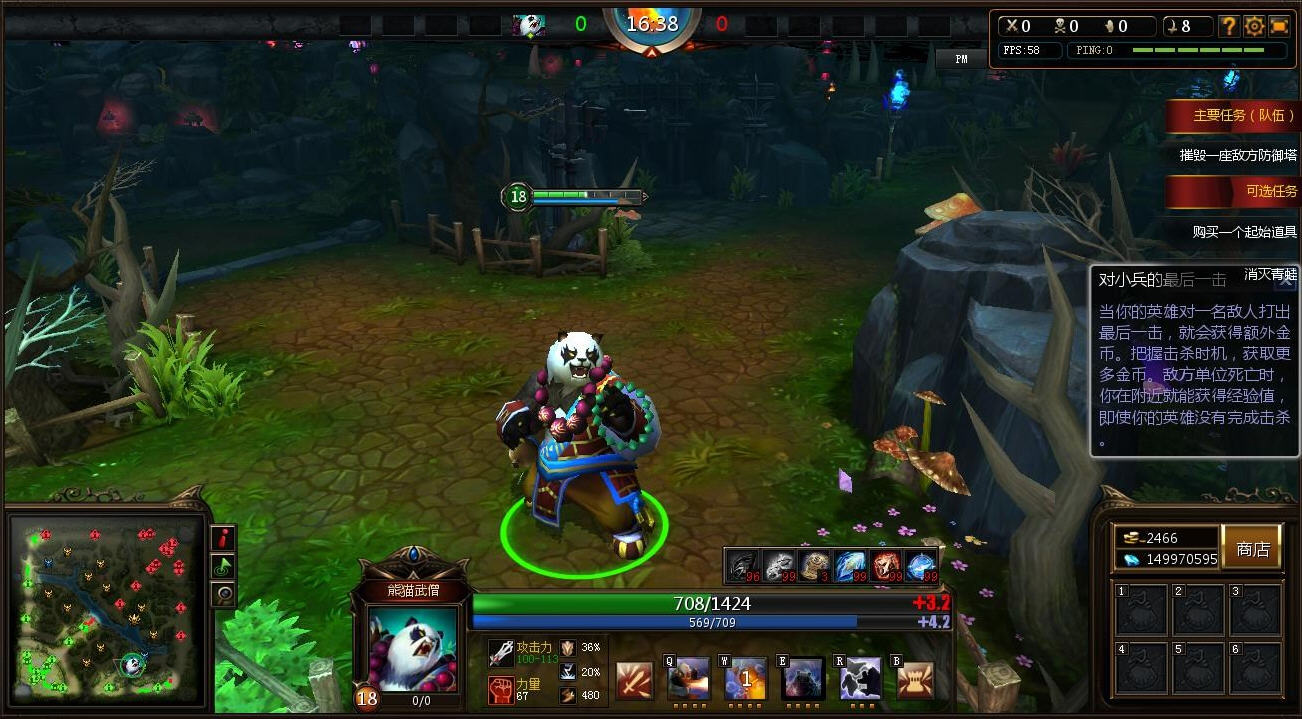Click the magnifier button beside the minimap
The width and height of the screenshot is (1302, 719).
tap(223, 595)
